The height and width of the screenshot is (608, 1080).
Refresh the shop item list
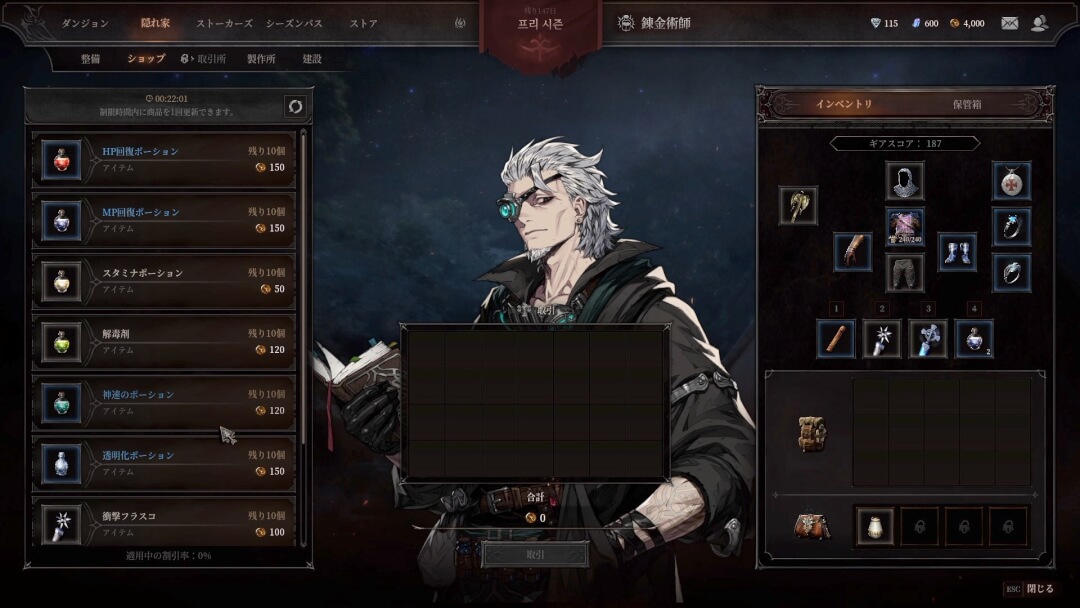(x=295, y=106)
